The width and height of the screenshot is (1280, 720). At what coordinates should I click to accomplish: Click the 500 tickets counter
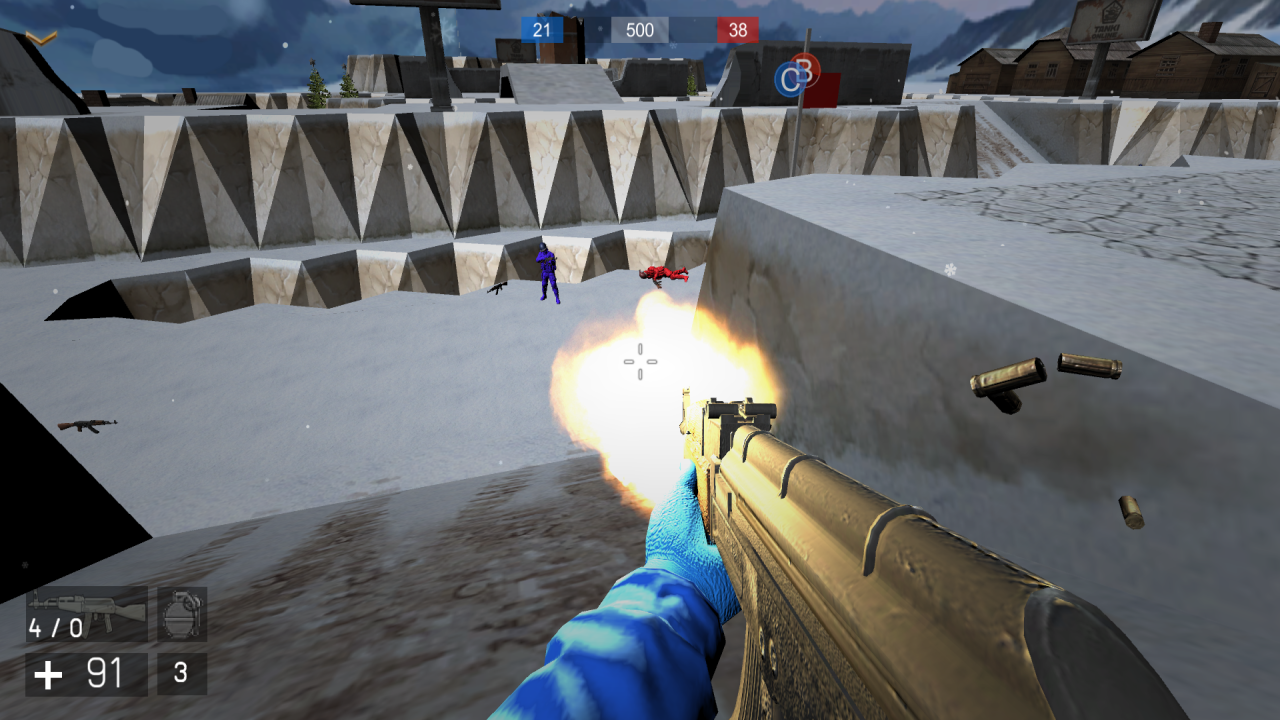click(x=640, y=30)
